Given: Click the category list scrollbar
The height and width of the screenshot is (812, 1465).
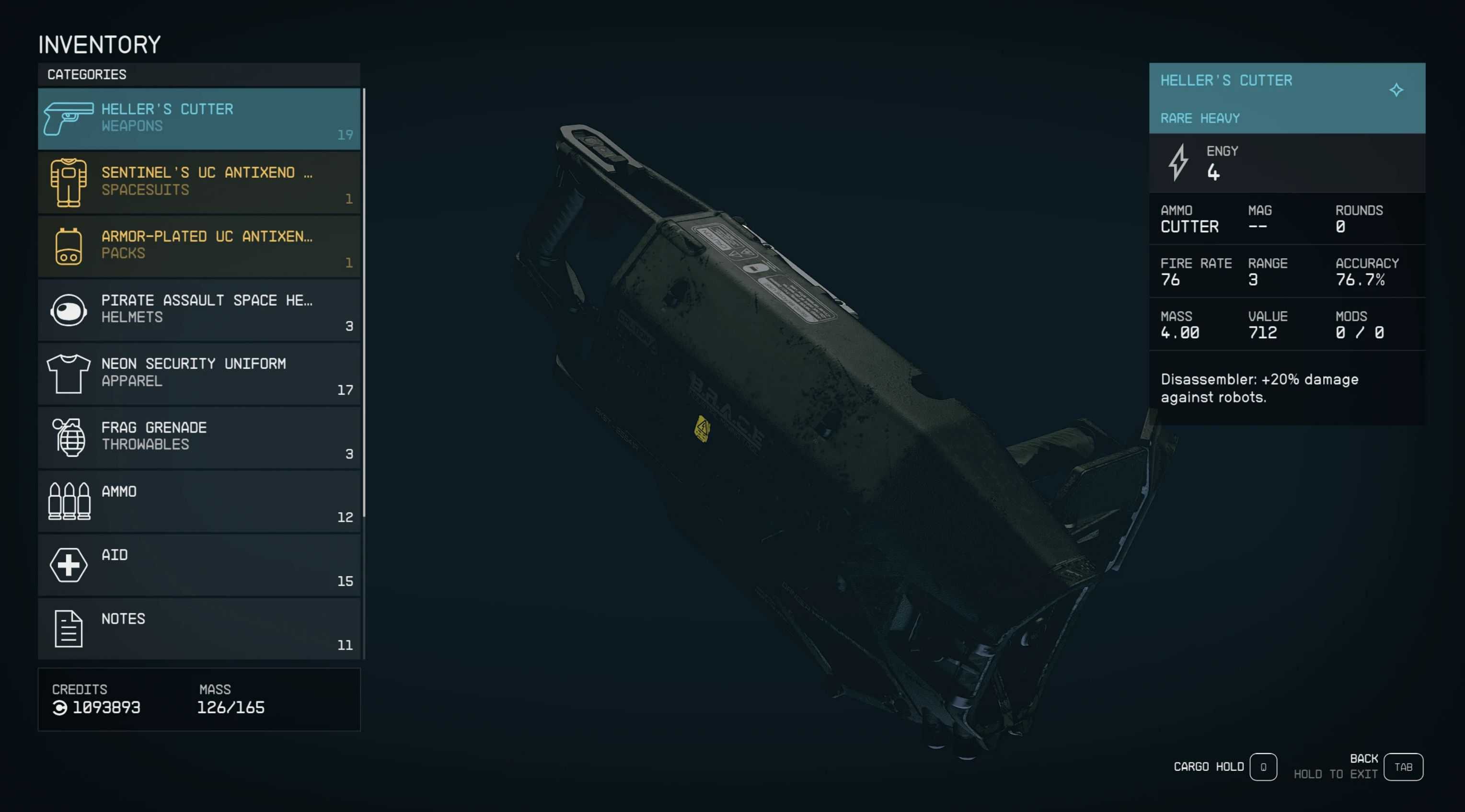Looking at the screenshot, I should click(x=363, y=301).
